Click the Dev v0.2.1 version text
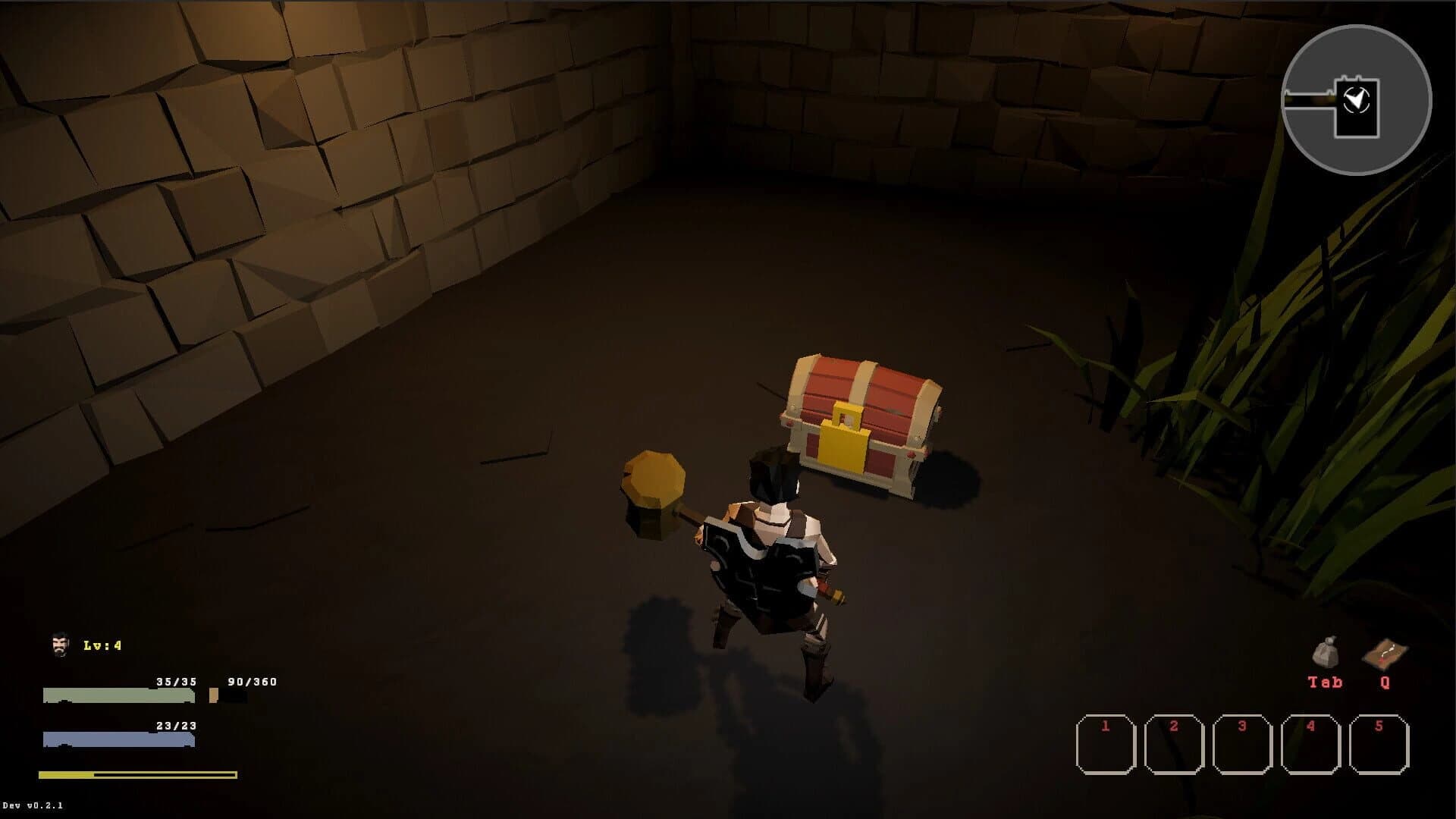Viewport: 1456px width, 819px height. tap(32, 806)
